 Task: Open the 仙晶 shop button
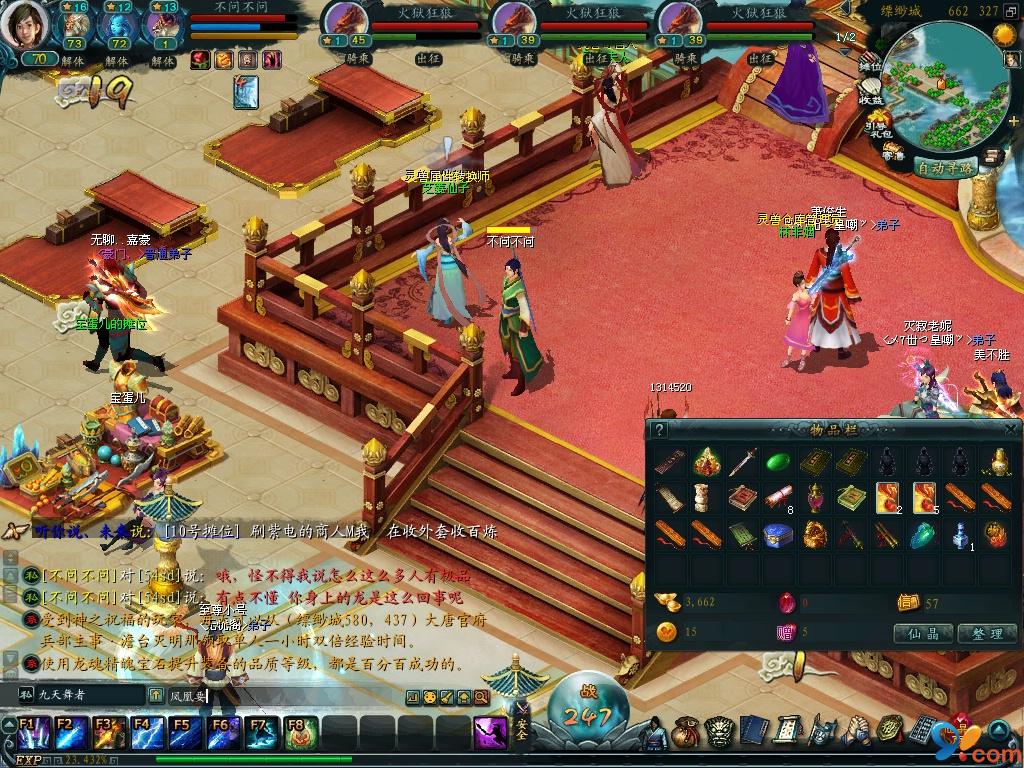tap(922, 633)
